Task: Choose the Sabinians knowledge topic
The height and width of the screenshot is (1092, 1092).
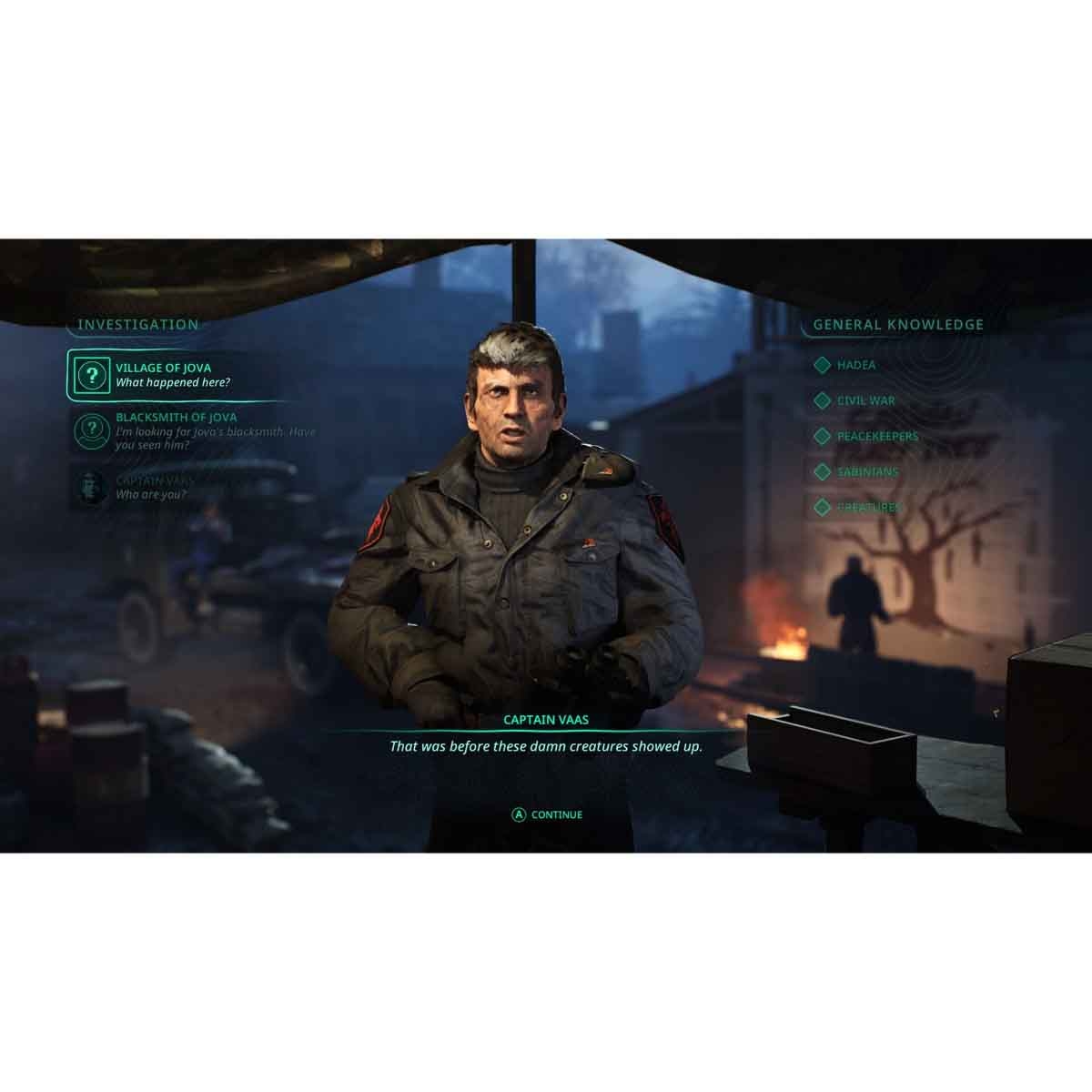Action: click(867, 471)
